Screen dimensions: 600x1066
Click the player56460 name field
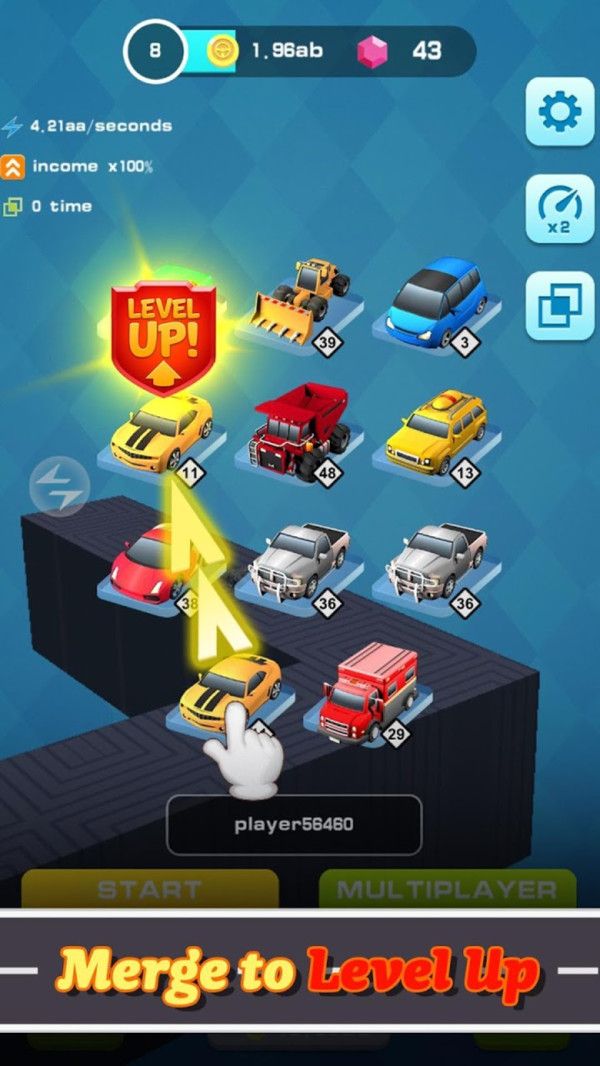pos(294,825)
